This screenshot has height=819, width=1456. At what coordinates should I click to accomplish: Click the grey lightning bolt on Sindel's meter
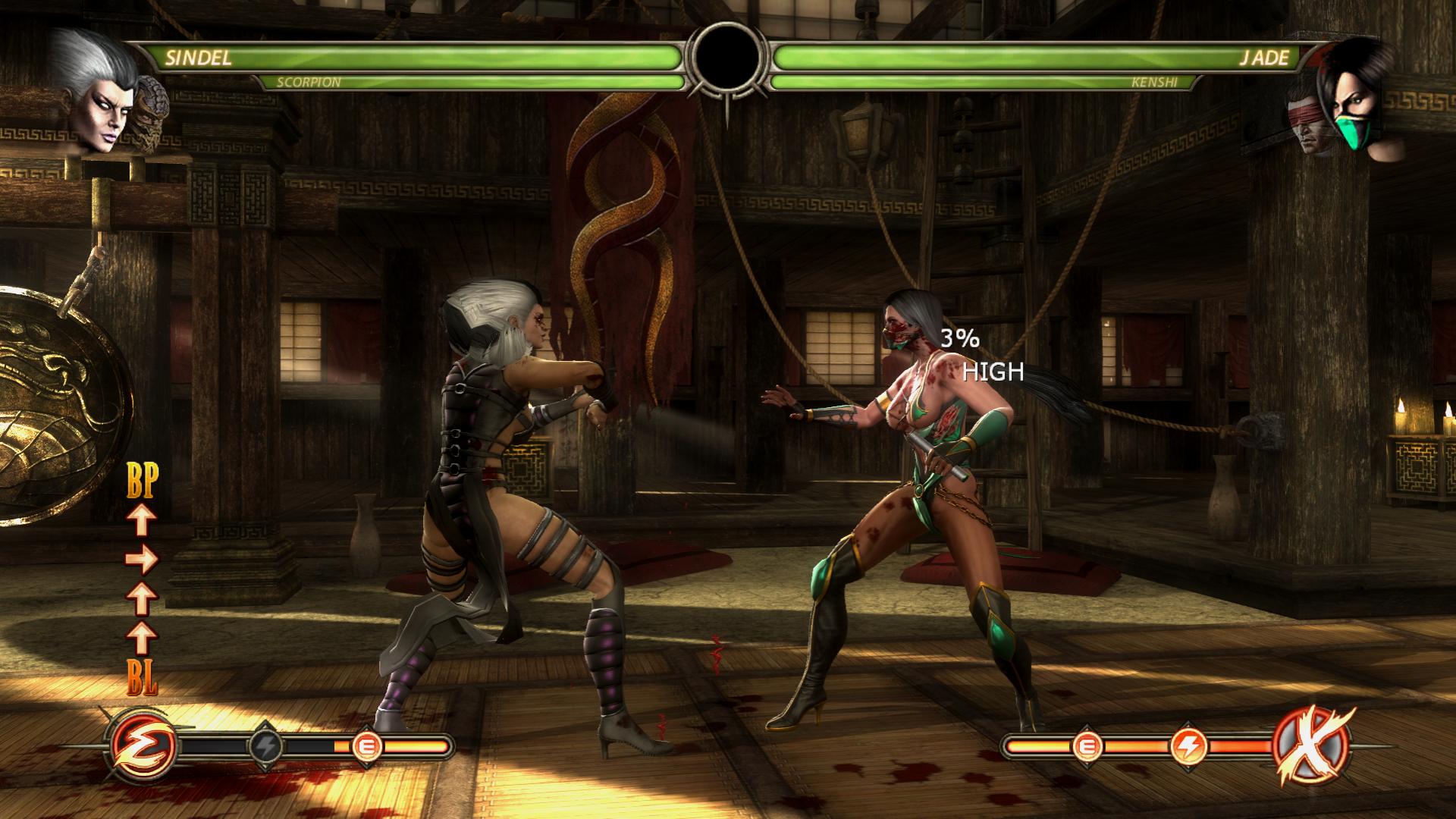coord(267,746)
